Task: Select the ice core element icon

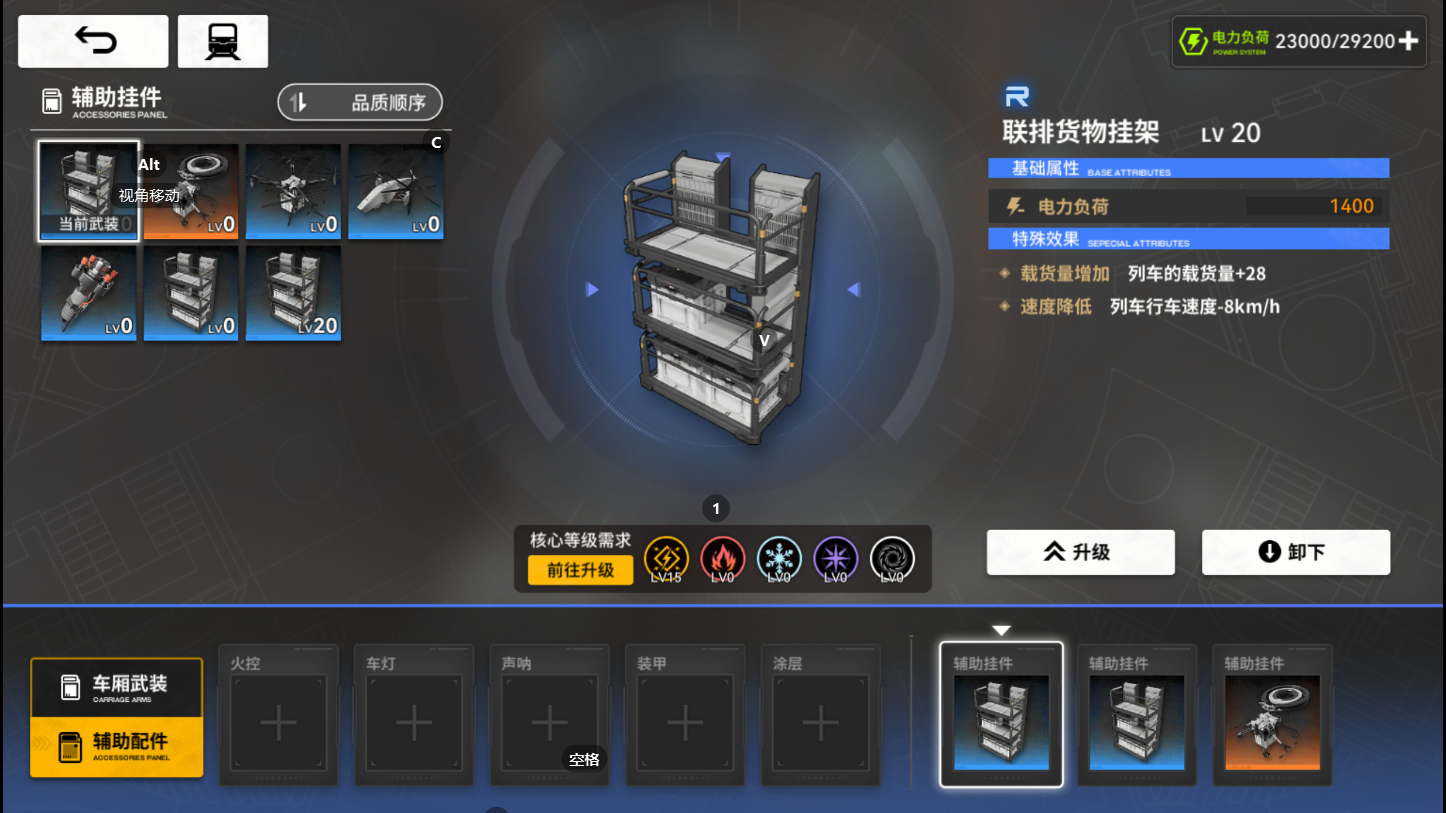Action: coord(779,559)
